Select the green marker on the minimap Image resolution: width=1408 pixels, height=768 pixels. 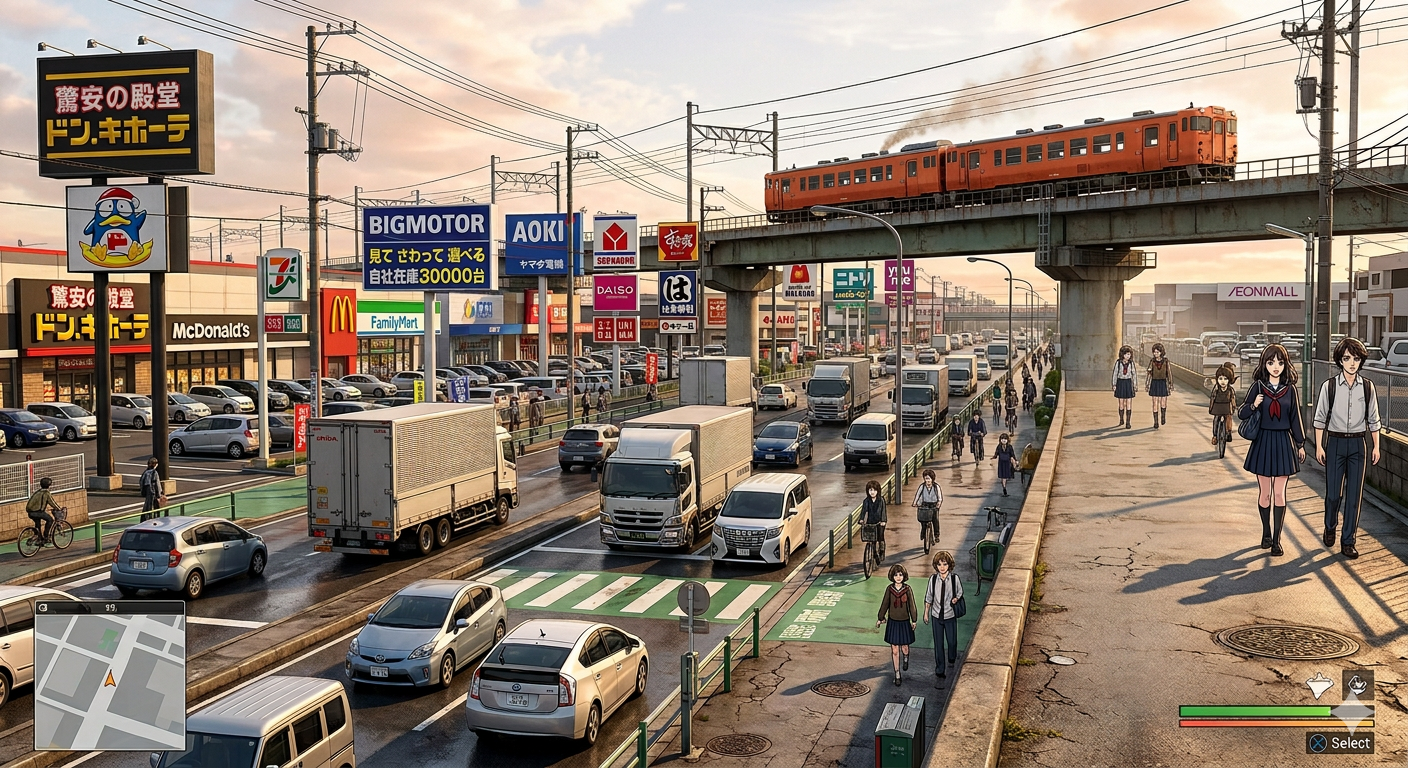(x=106, y=638)
